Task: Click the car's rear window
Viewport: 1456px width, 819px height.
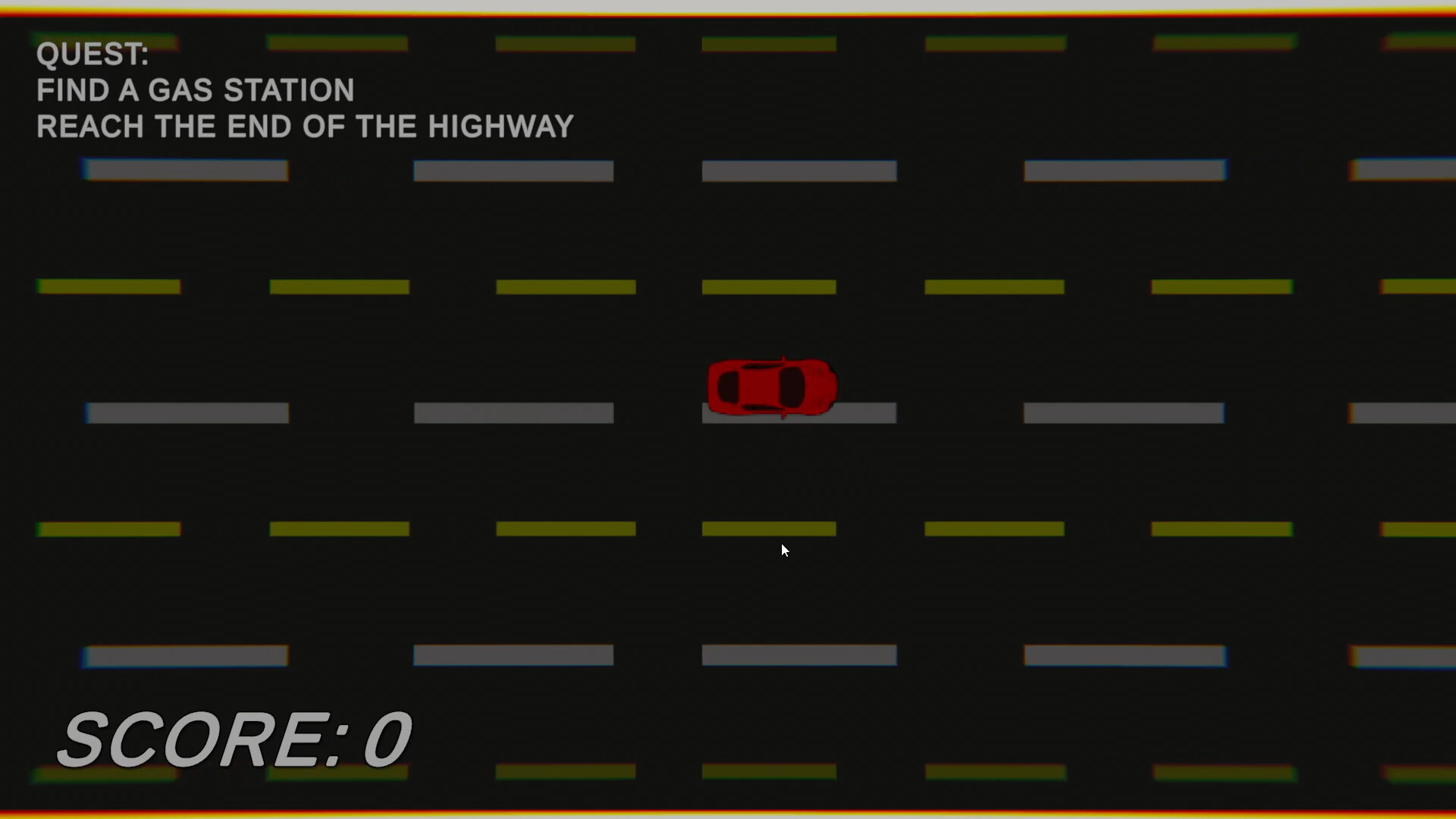Action: (730, 385)
